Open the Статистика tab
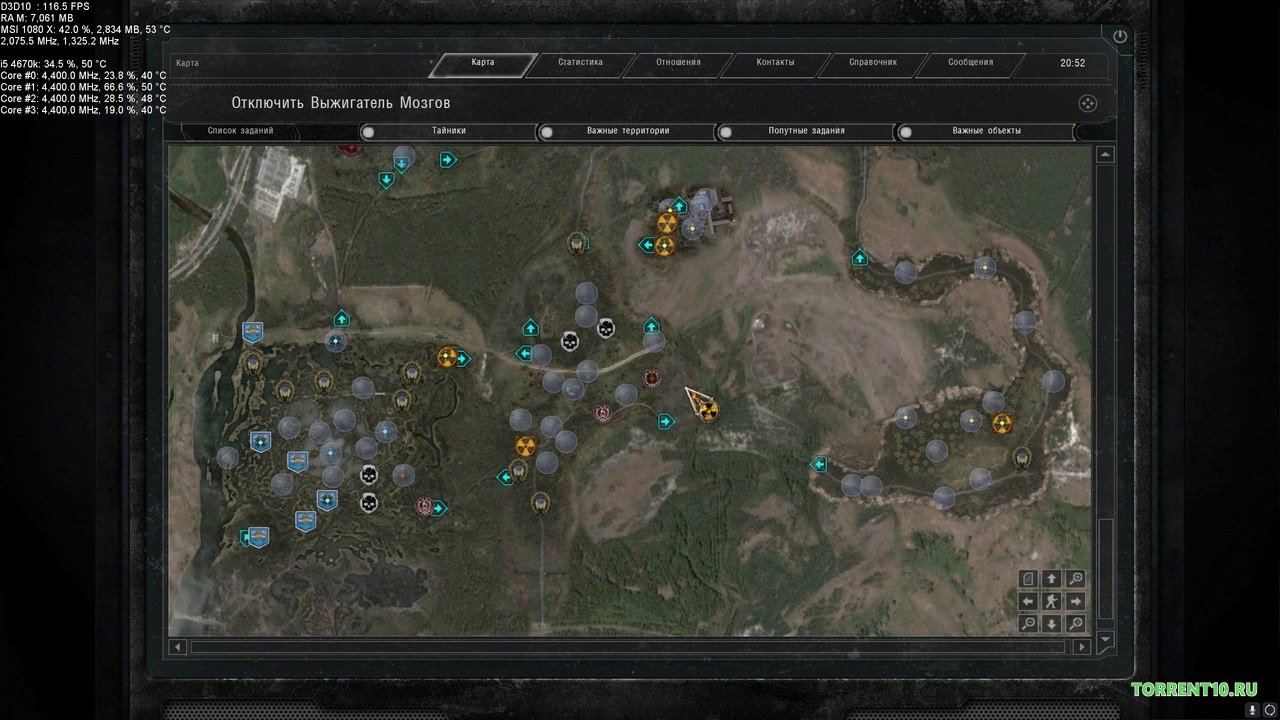The height and width of the screenshot is (720, 1280). click(x=580, y=63)
